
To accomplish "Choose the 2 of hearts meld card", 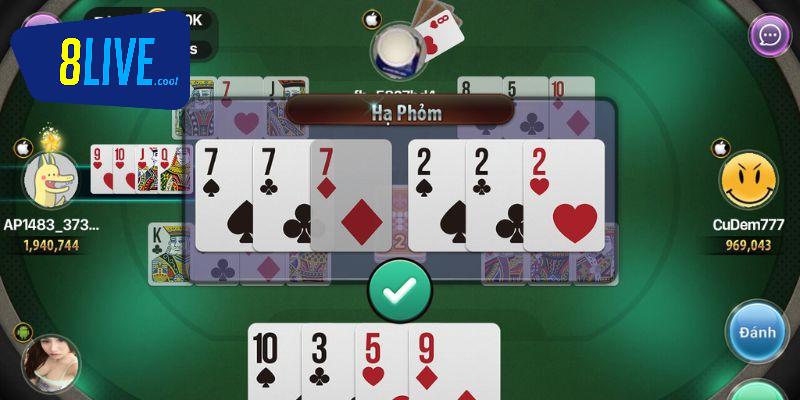I will [x=567, y=195].
